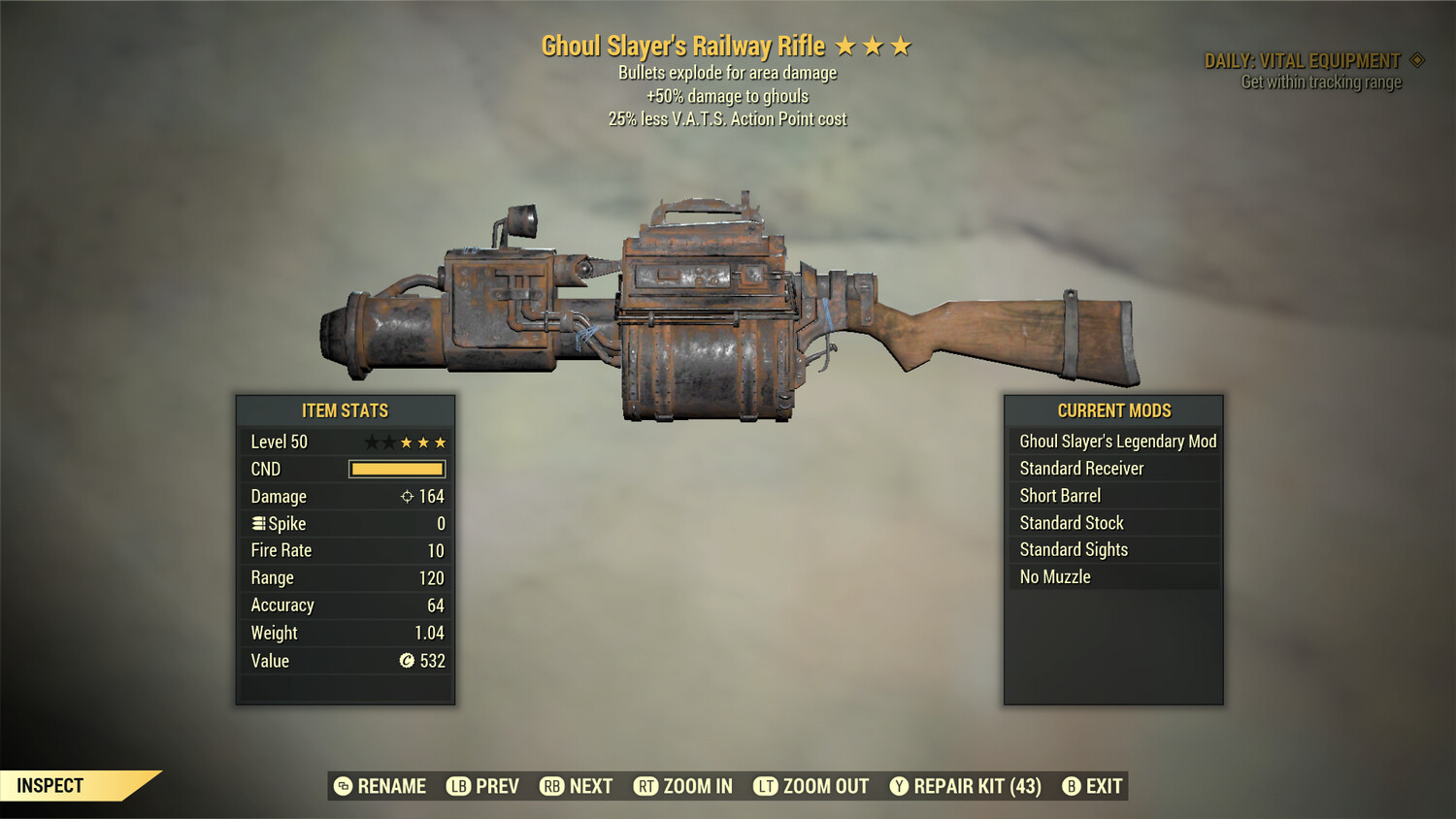Switch to the Inspect tab
Viewport: 1456px width, 819px height.
tap(50, 785)
